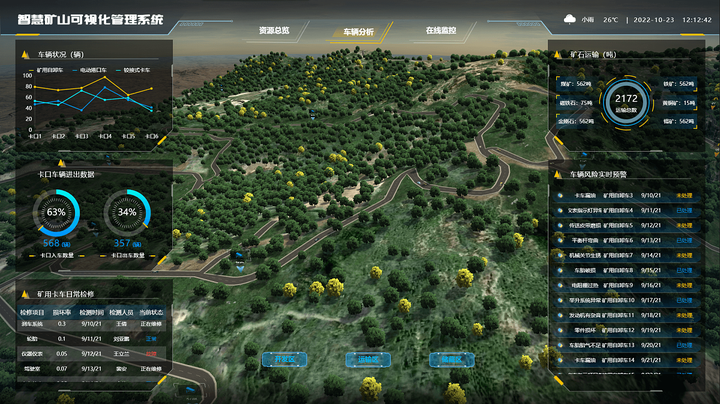The width and height of the screenshot is (720, 404).
Task: Toggle the 矿用自卸车 chart legend
Action: coord(47,70)
